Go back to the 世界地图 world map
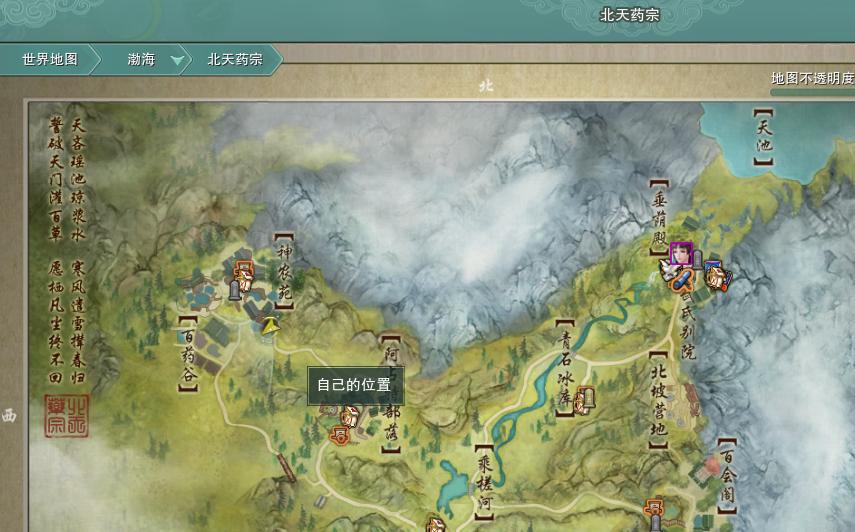The height and width of the screenshot is (532, 855). [x=50, y=60]
